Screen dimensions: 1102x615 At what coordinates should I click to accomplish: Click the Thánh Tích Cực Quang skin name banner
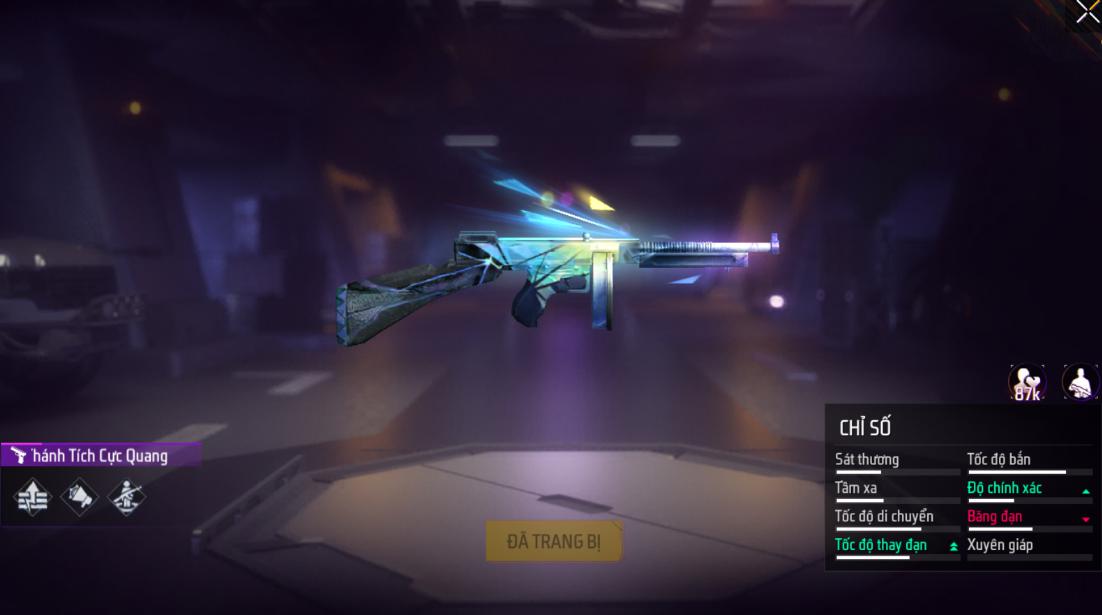100,456
